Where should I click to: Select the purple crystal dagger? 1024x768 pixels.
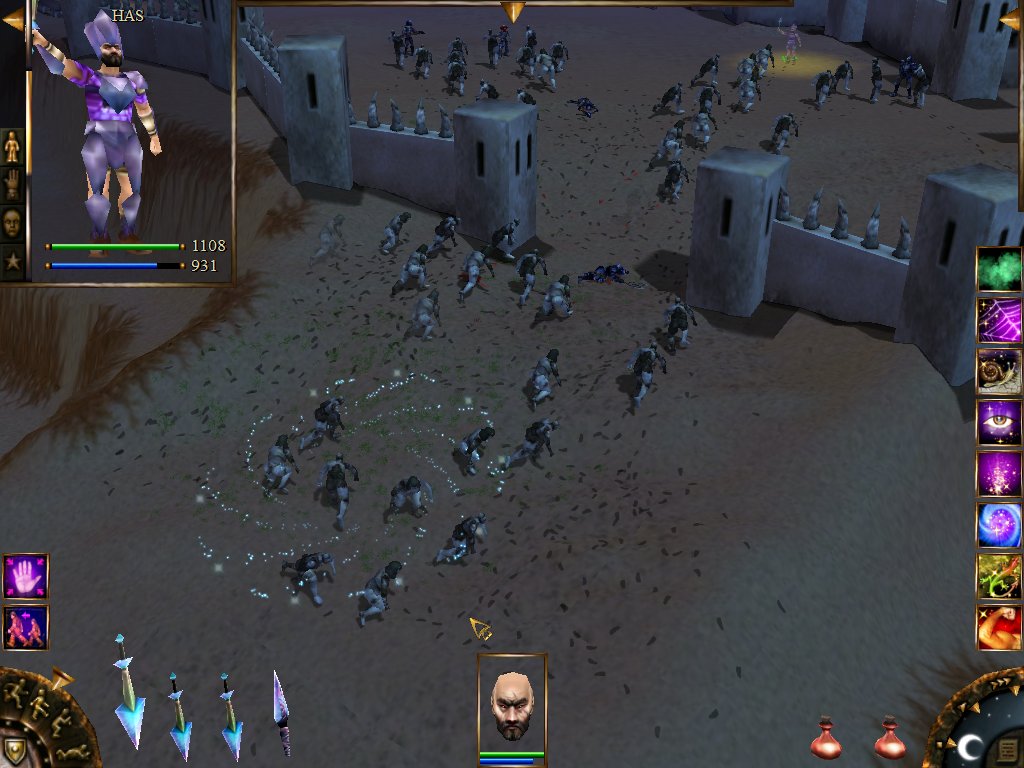point(282,712)
